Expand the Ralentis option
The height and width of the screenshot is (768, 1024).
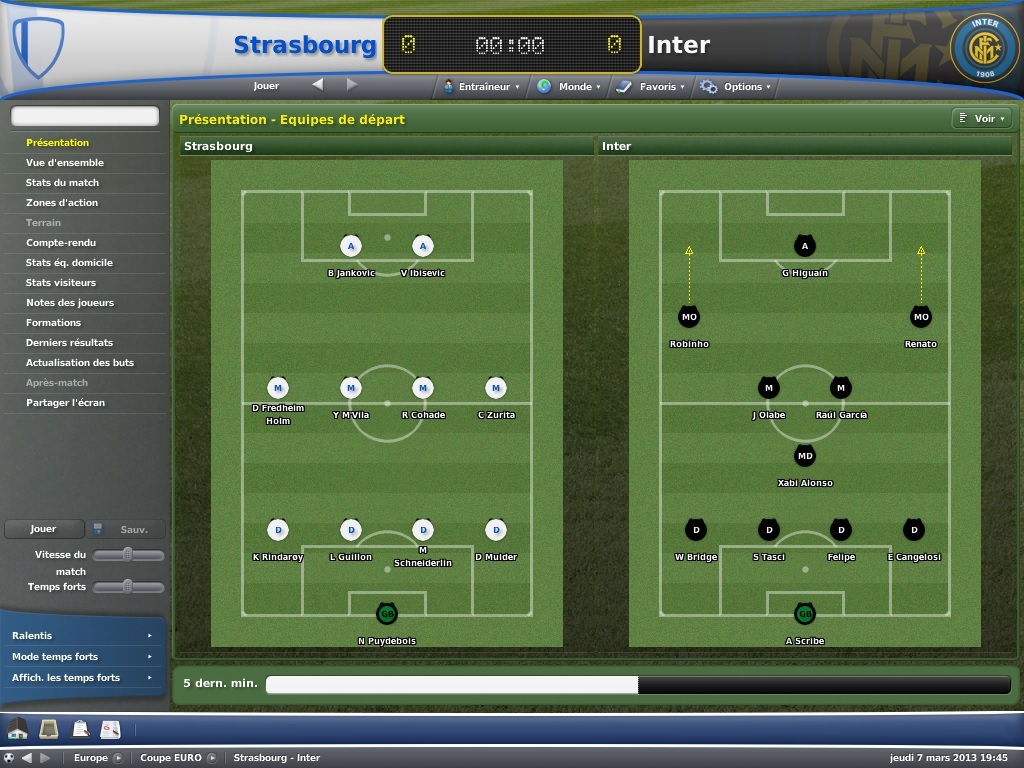(x=82, y=636)
